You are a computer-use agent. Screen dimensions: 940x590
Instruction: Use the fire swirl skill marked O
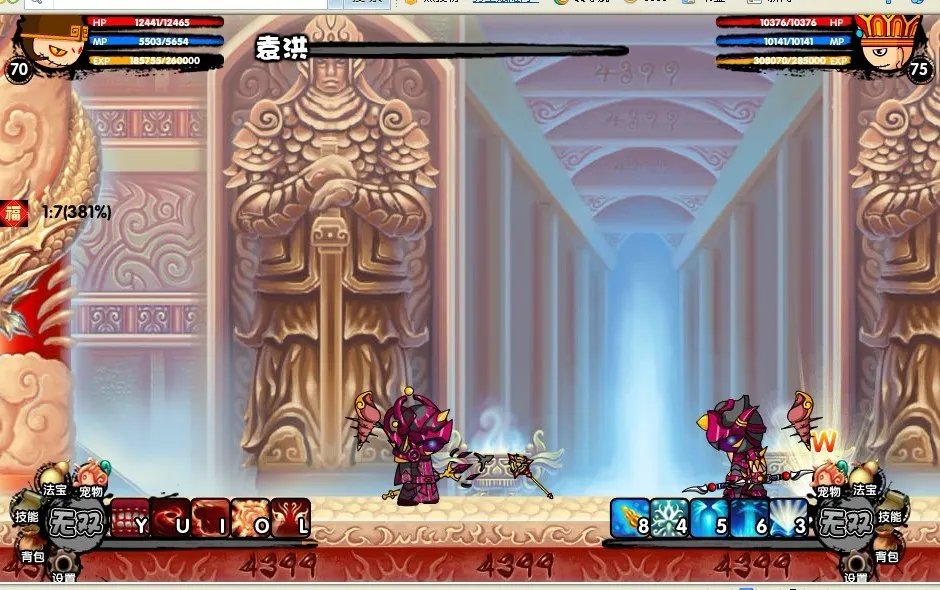250,518
